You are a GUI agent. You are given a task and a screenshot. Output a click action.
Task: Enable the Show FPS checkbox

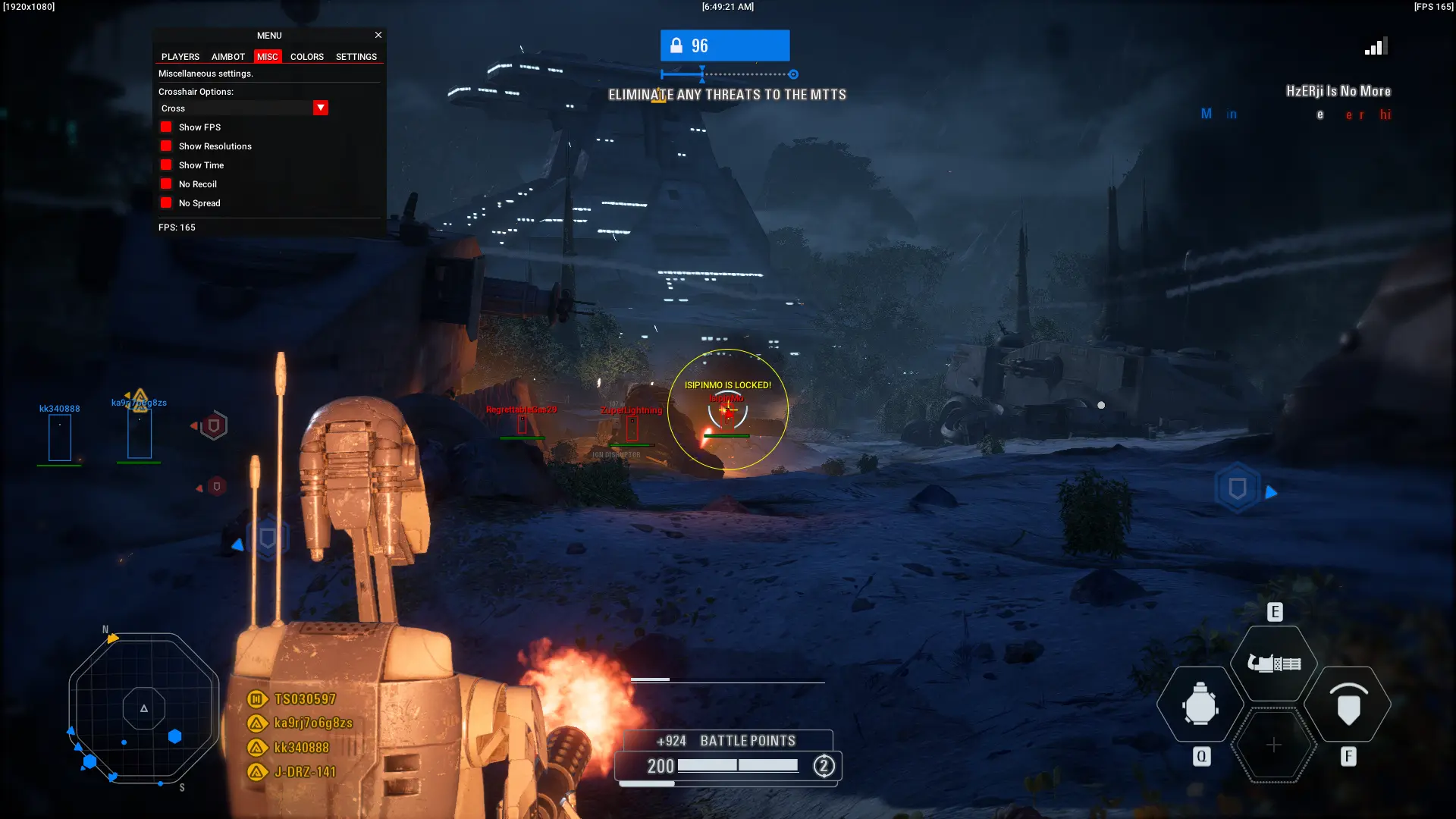tap(166, 127)
